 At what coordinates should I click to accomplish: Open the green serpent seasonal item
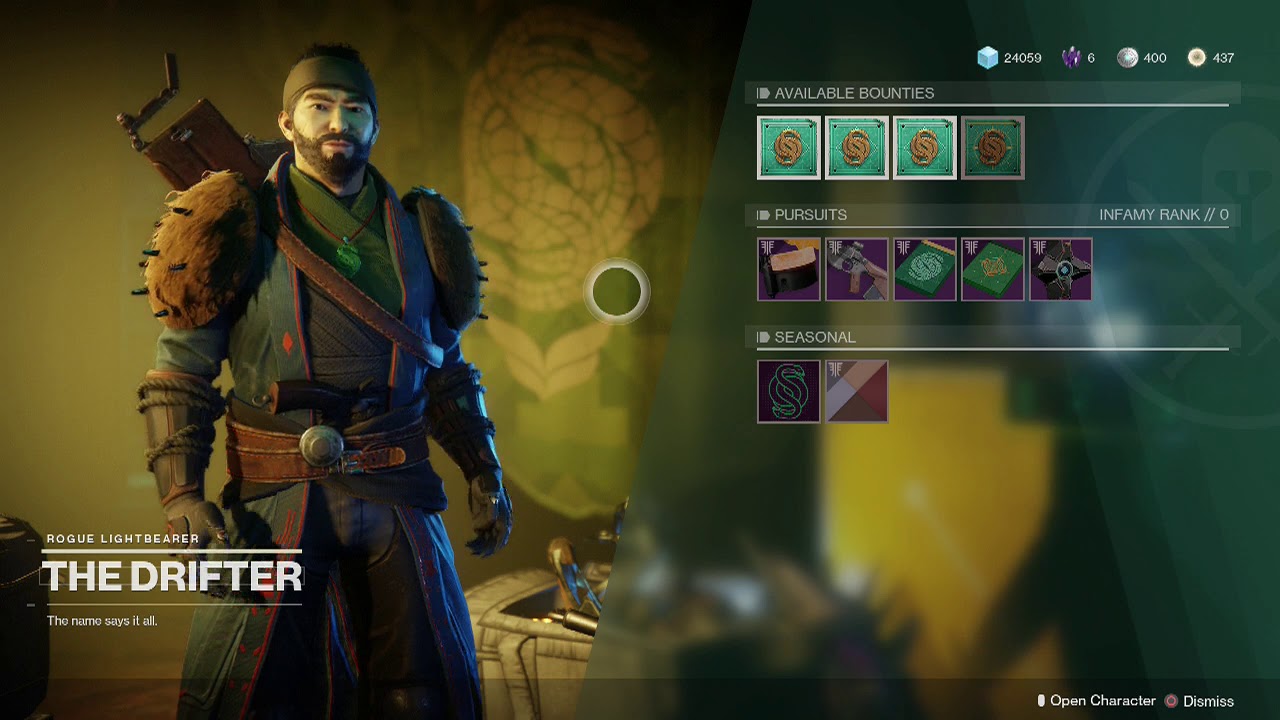pos(789,391)
